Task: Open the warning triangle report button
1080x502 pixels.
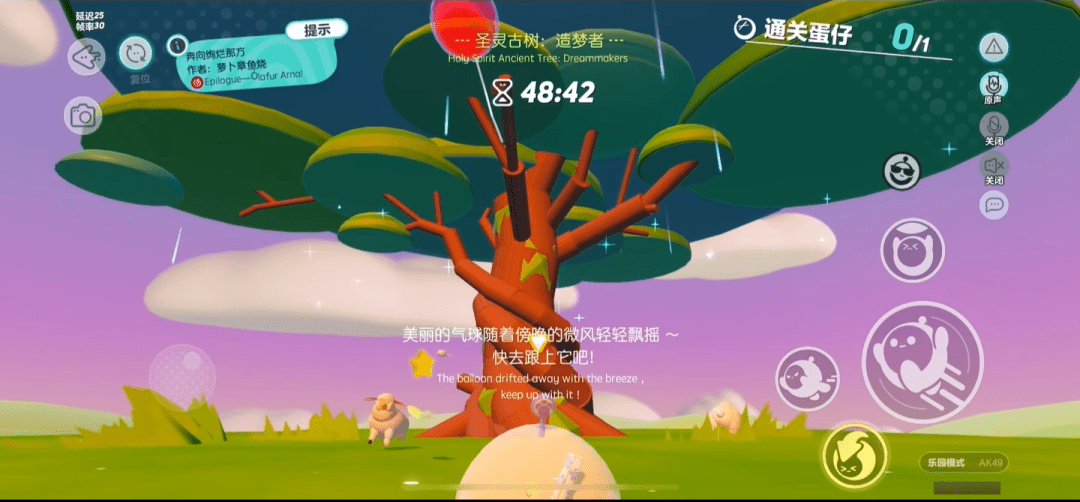Action: 994,46
